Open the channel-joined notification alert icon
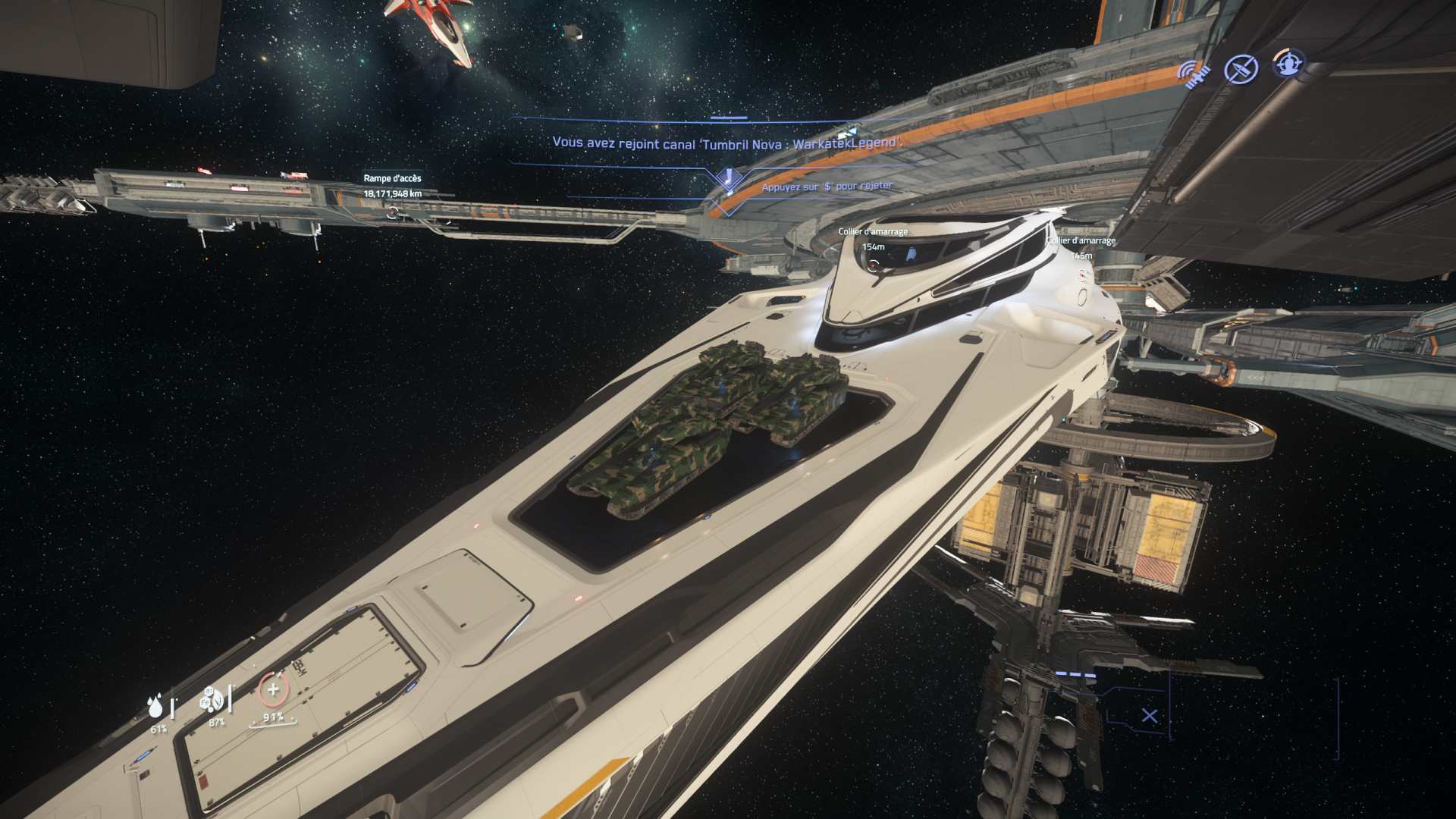 729,180
